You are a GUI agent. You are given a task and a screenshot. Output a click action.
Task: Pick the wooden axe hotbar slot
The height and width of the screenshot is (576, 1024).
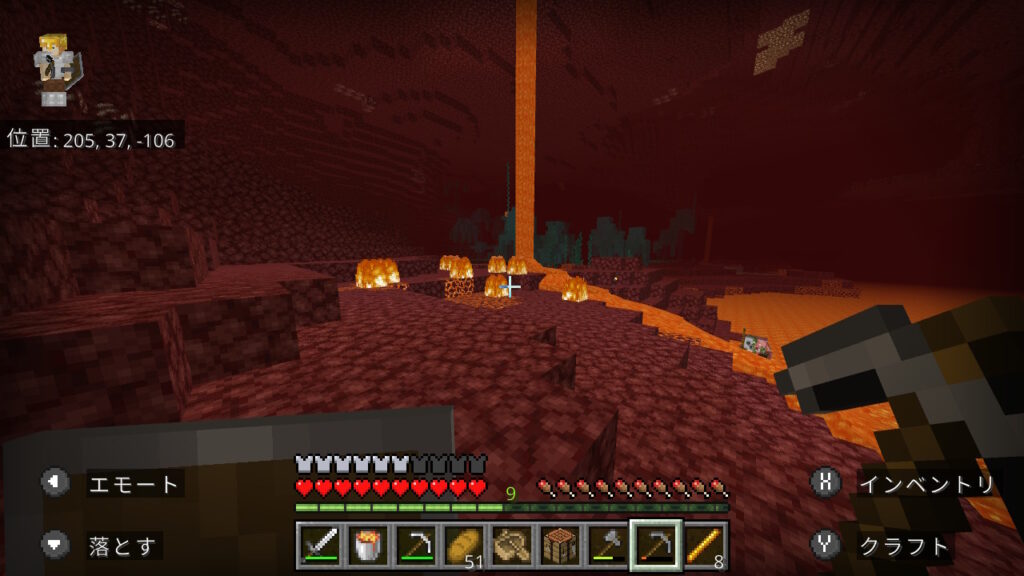pyautogui.click(x=512, y=546)
